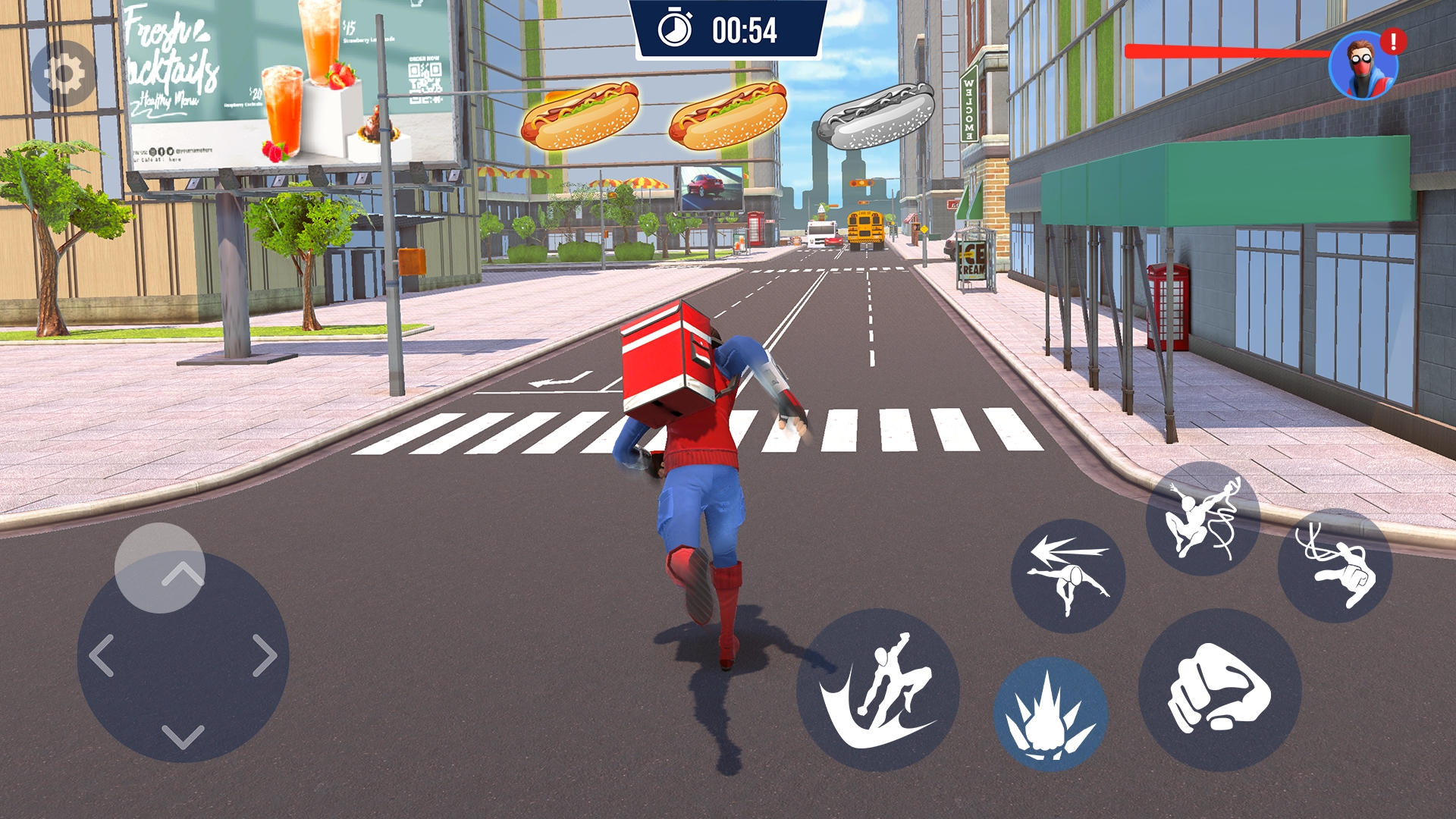Activate the web swing ability

point(1203,519)
